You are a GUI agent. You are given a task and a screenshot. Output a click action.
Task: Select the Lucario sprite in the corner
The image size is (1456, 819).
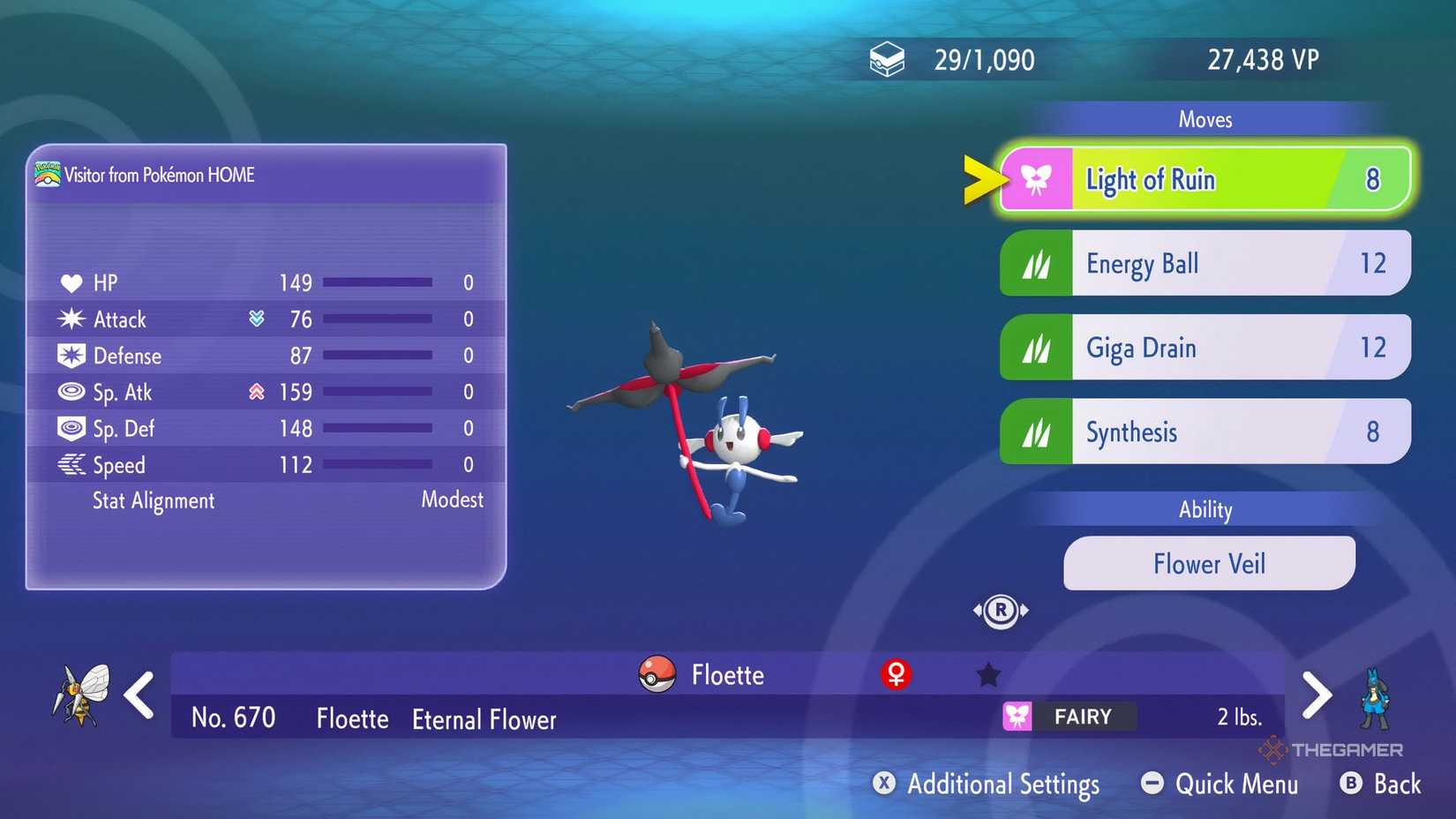tap(1377, 697)
